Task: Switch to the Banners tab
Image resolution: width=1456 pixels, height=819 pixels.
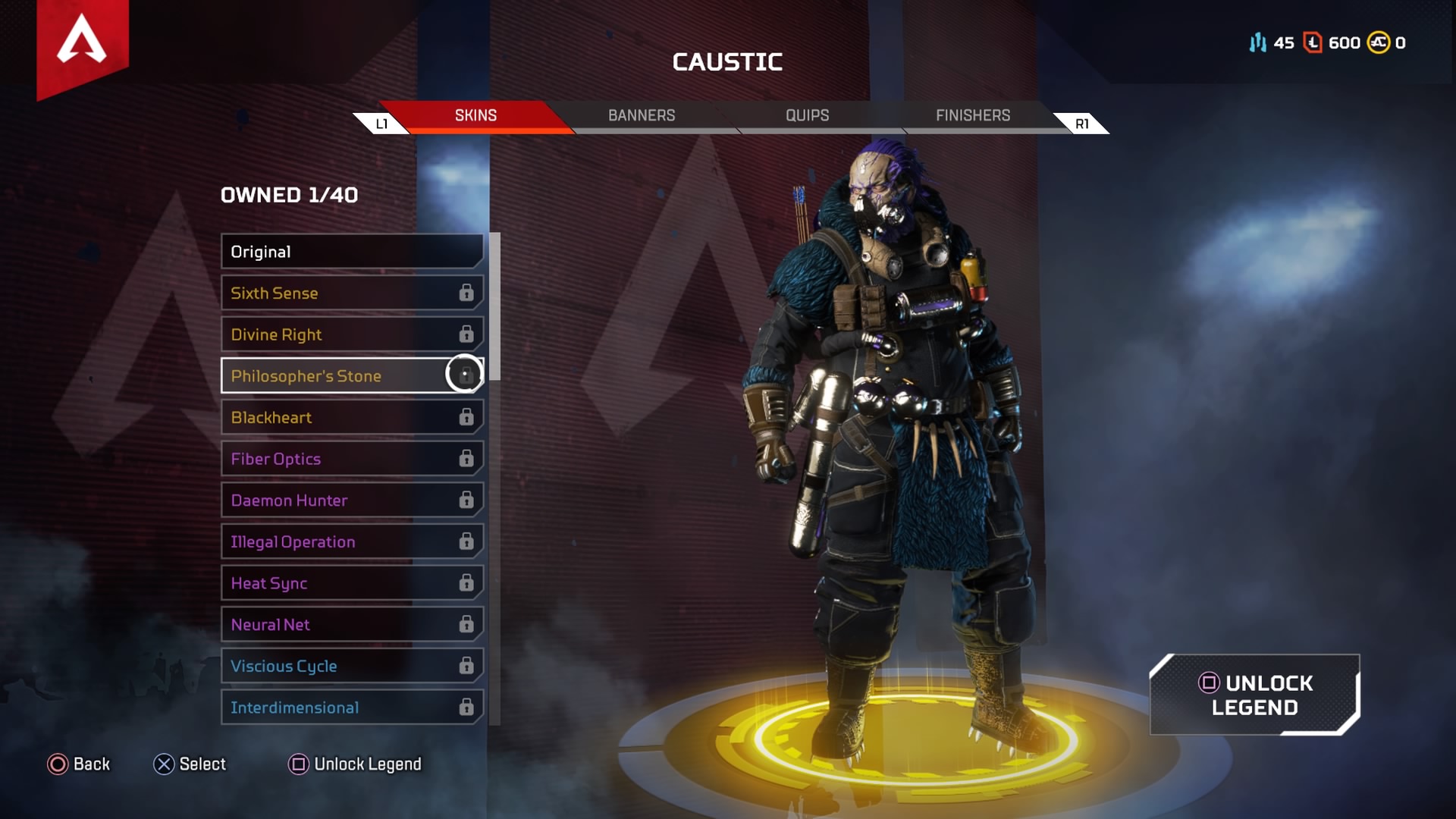Action: [x=641, y=115]
